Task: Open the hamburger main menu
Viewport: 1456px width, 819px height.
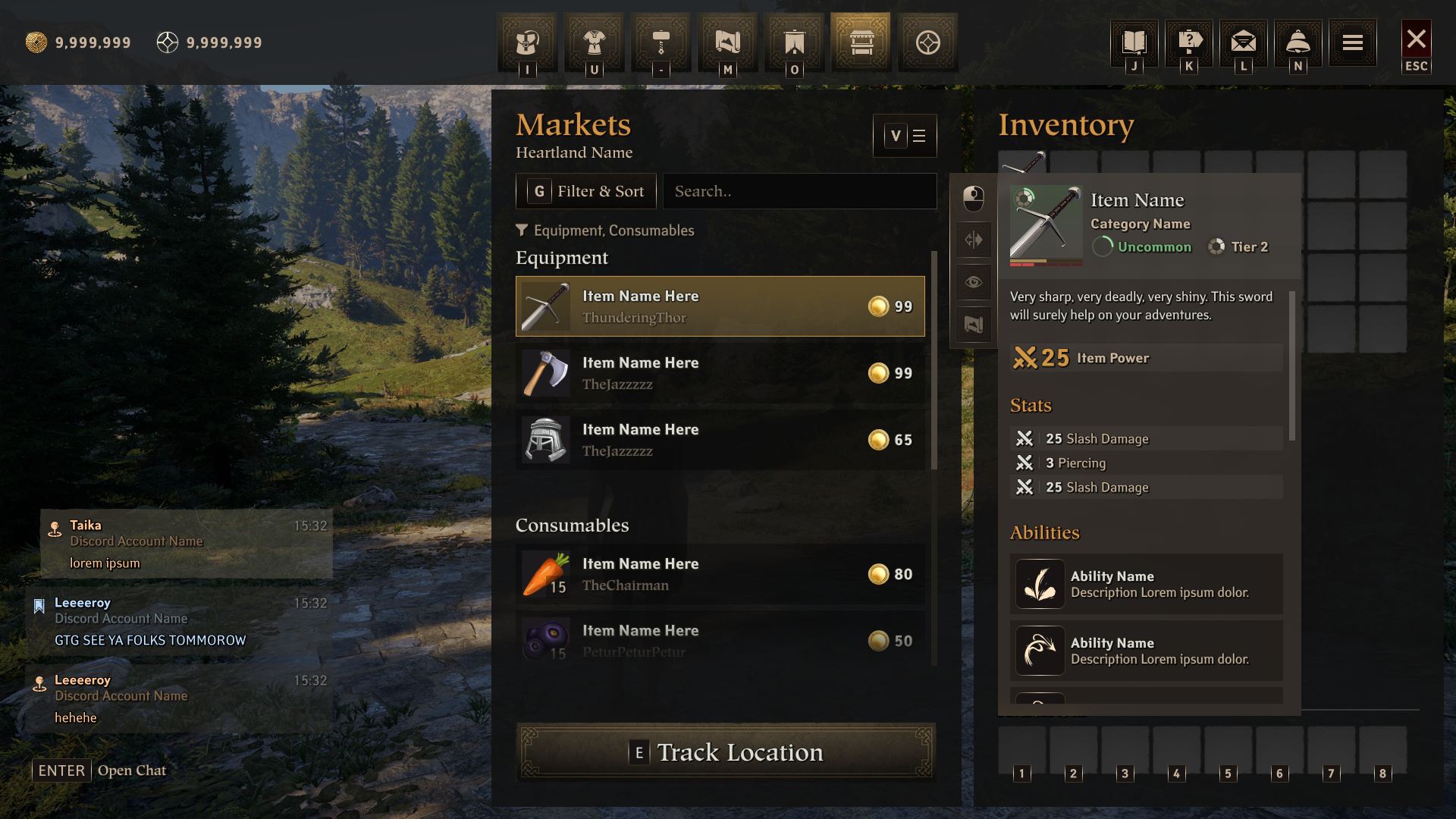Action: (1352, 42)
